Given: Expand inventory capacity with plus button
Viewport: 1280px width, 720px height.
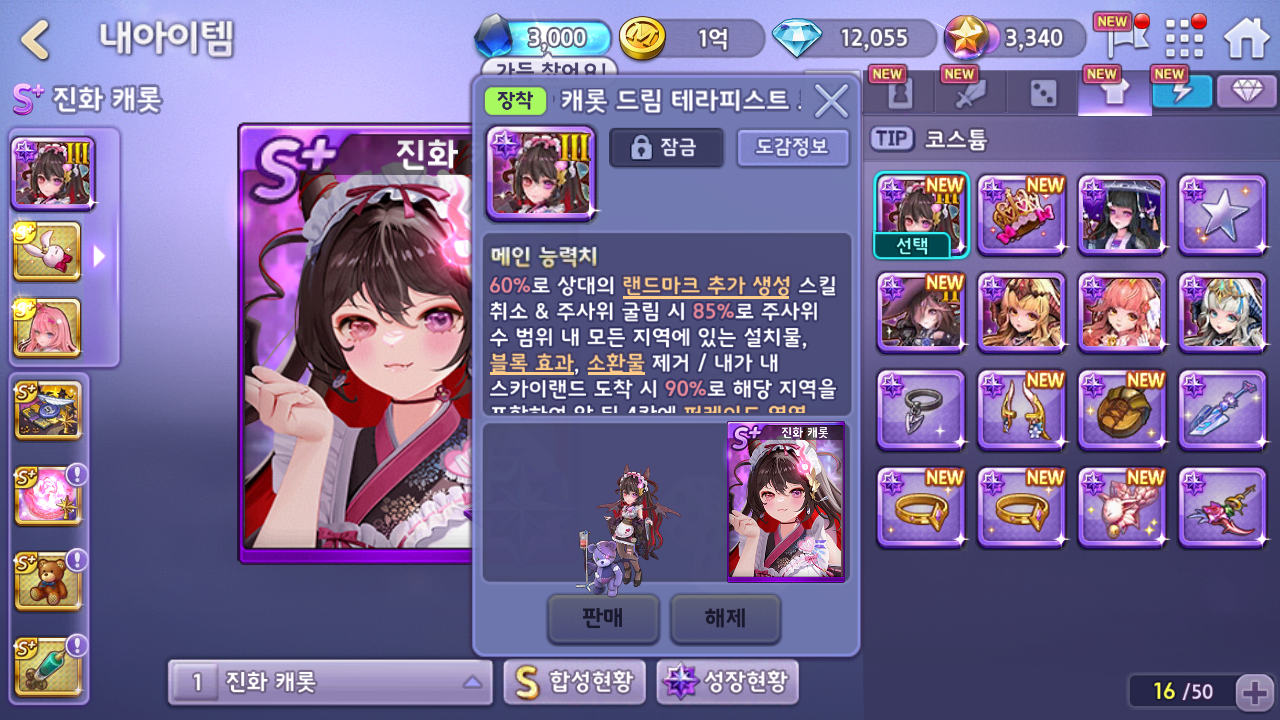Looking at the screenshot, I should (1253, 691).
